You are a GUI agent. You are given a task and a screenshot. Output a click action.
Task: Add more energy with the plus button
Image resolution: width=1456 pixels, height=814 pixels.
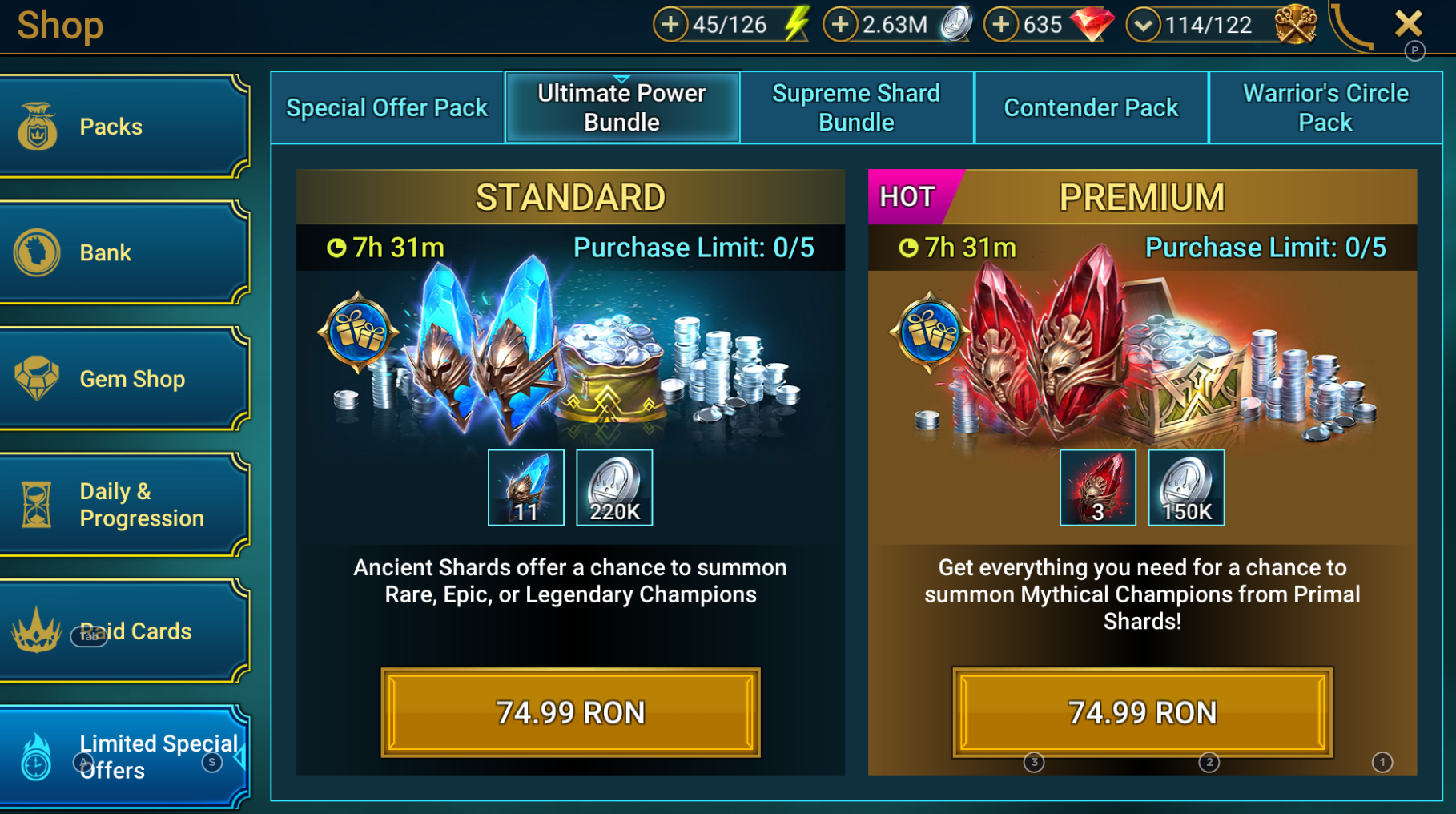[x=670, y=25]
